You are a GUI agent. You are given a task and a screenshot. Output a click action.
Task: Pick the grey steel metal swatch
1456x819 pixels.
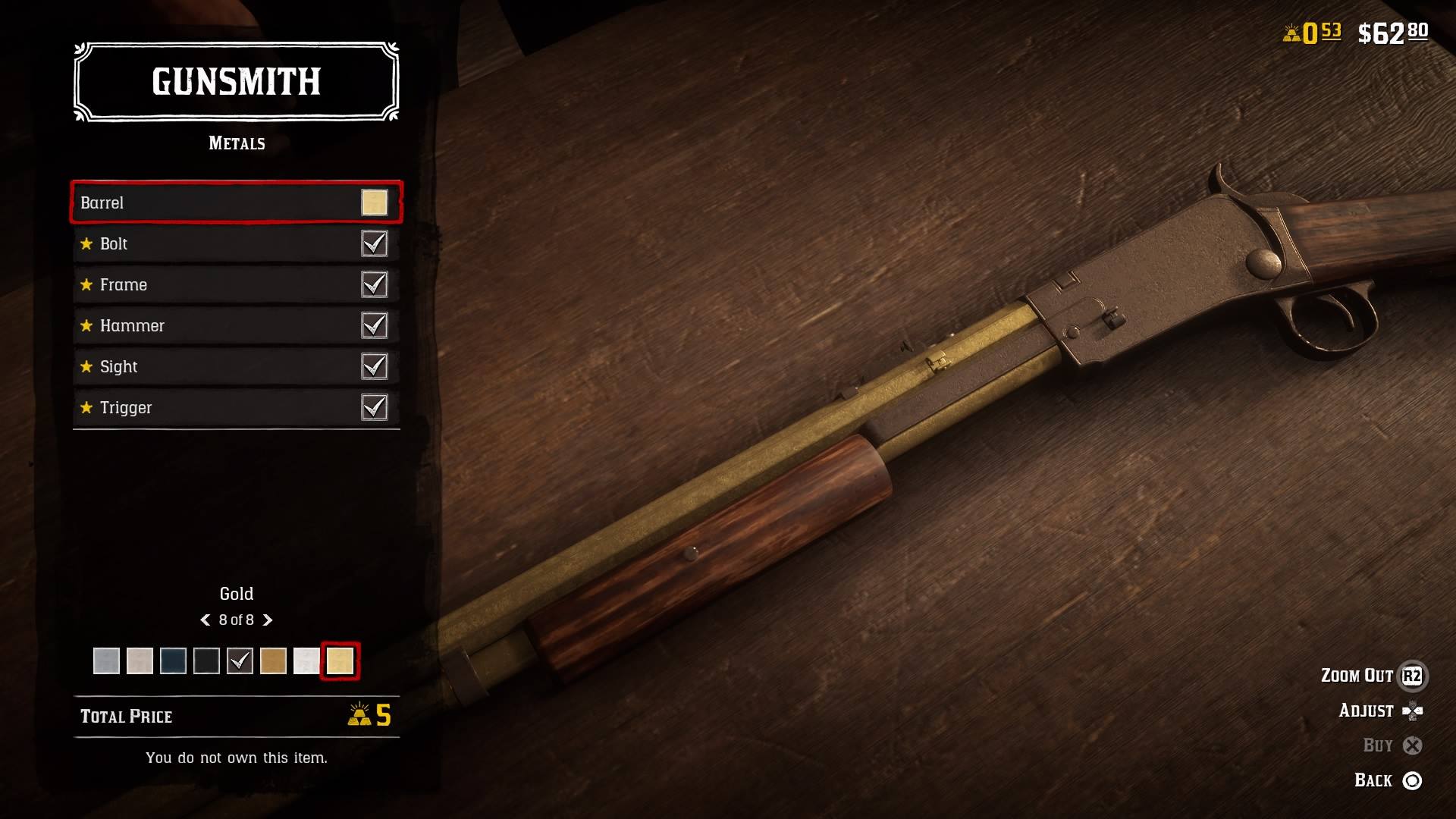[x=106, y=661]
